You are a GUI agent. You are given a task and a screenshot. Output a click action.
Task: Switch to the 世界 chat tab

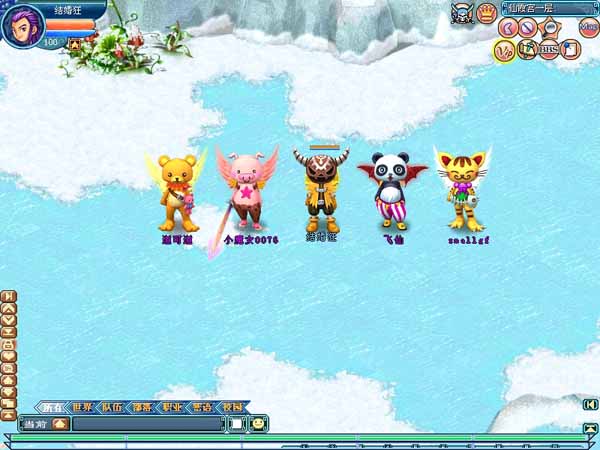pyautogui.click(x=82, y=407)
